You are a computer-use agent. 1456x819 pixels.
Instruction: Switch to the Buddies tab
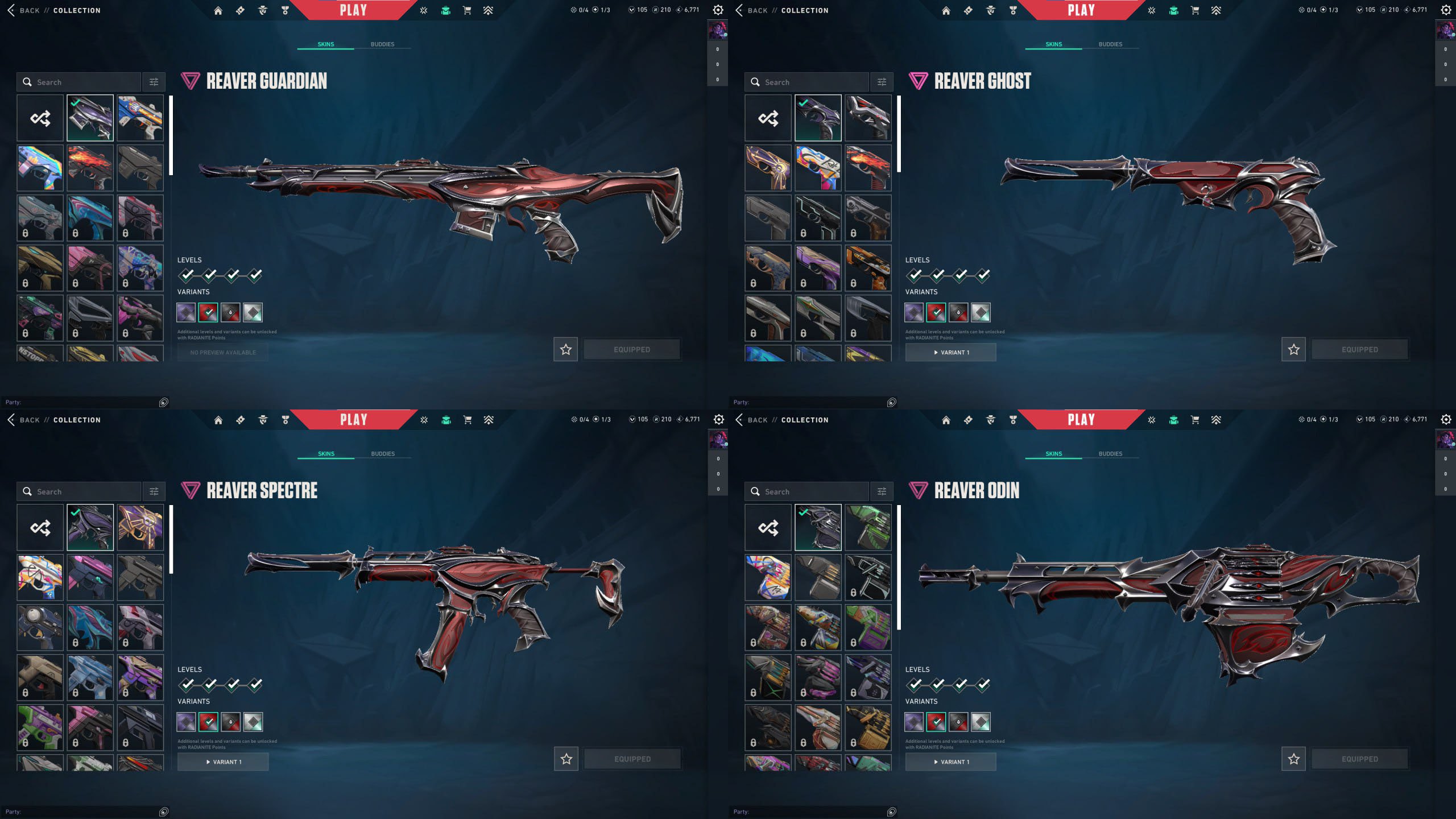(383, 44)
